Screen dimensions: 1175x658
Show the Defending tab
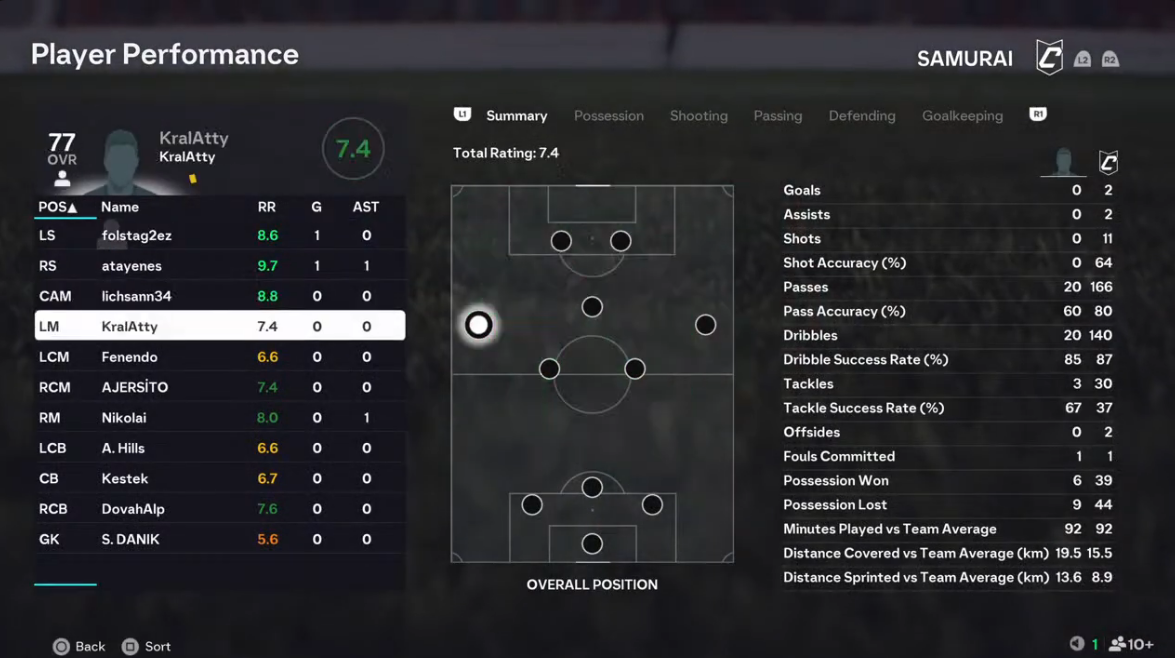(x=861, y=116)
